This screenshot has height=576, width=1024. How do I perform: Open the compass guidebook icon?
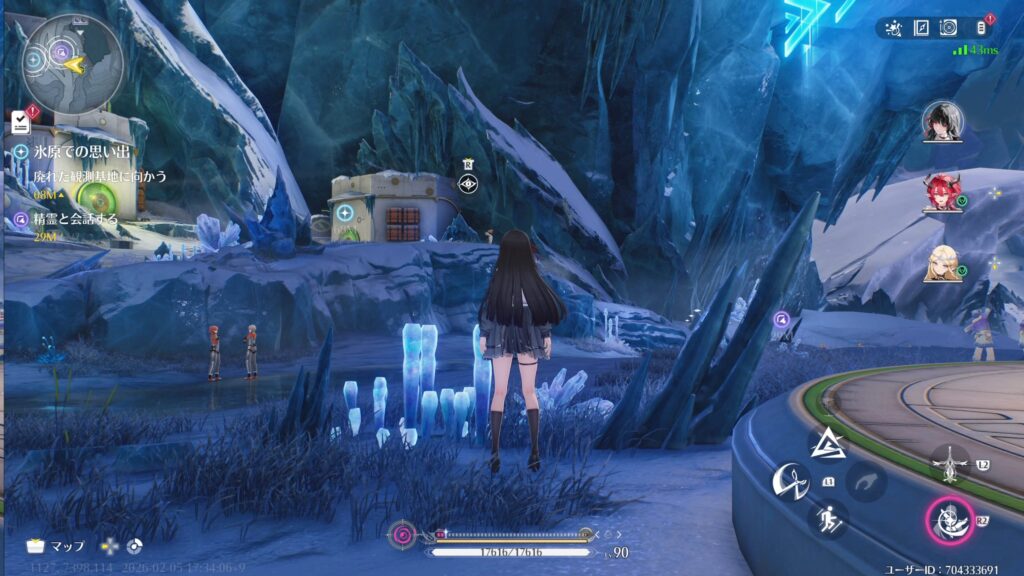921,28
